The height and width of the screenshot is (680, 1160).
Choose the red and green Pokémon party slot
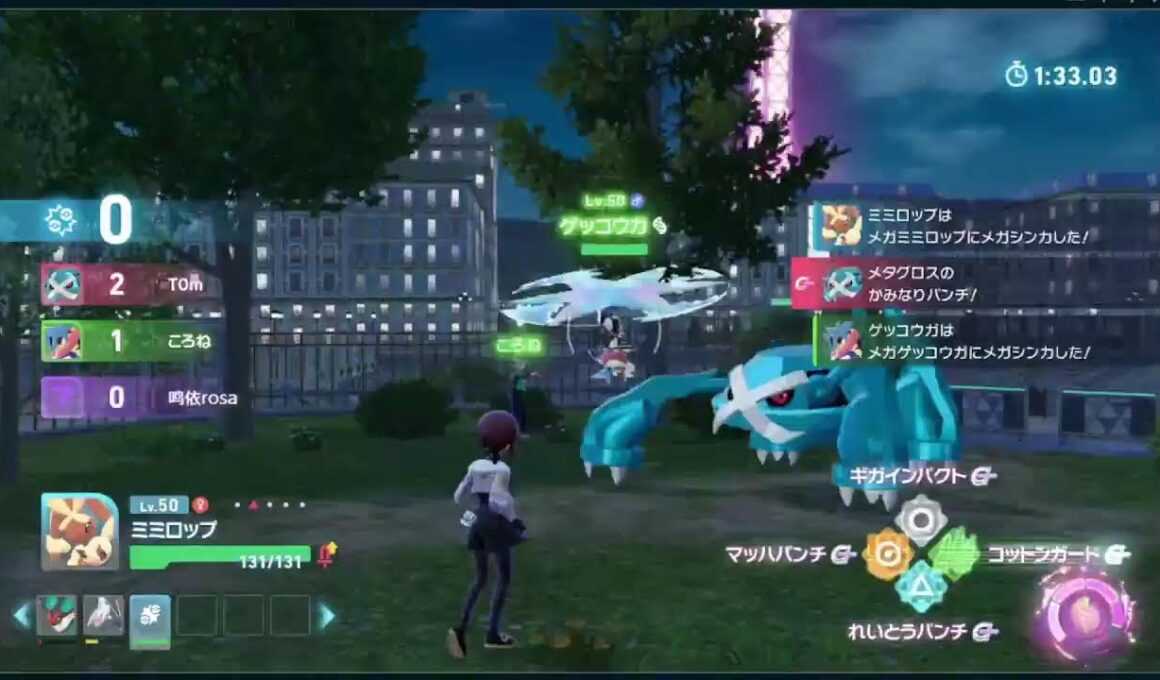57,615
